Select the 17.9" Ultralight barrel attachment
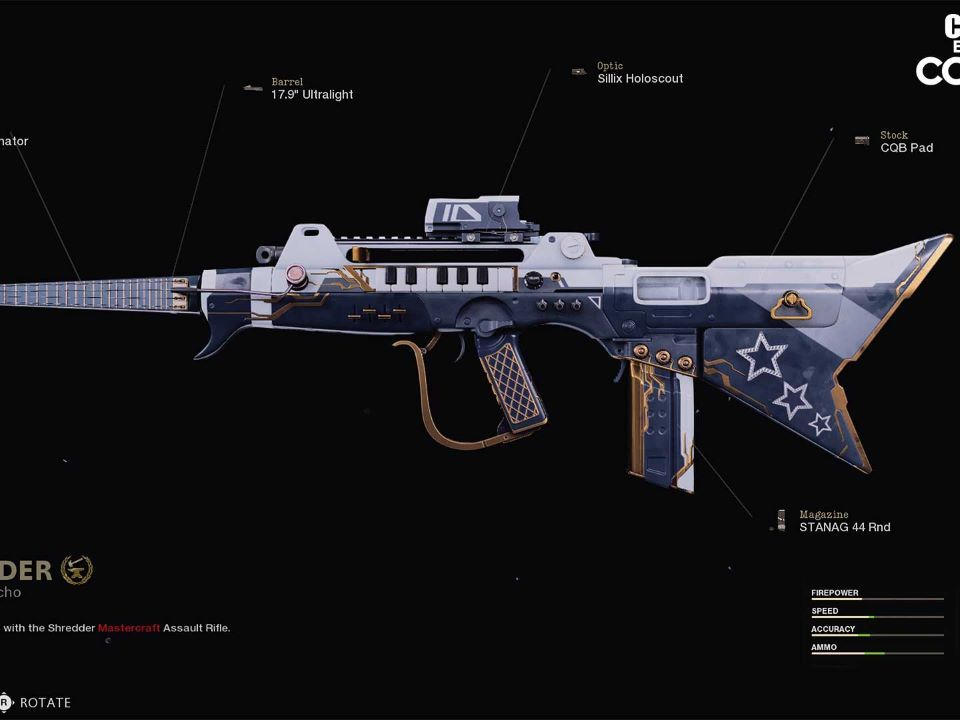The width and height of the screenshot is (960, 720). tap(311, 95)
